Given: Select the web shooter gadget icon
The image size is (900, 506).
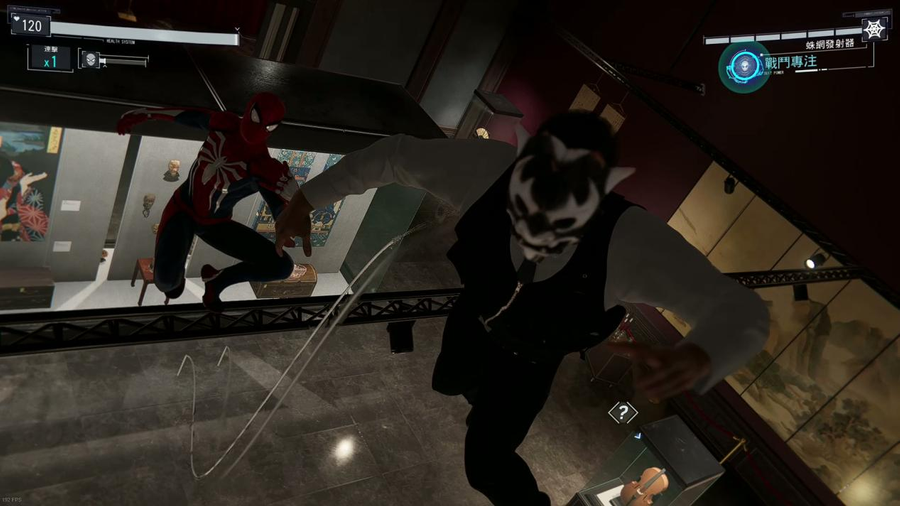Looking at the screenshot, I should (x=873, y=28).
